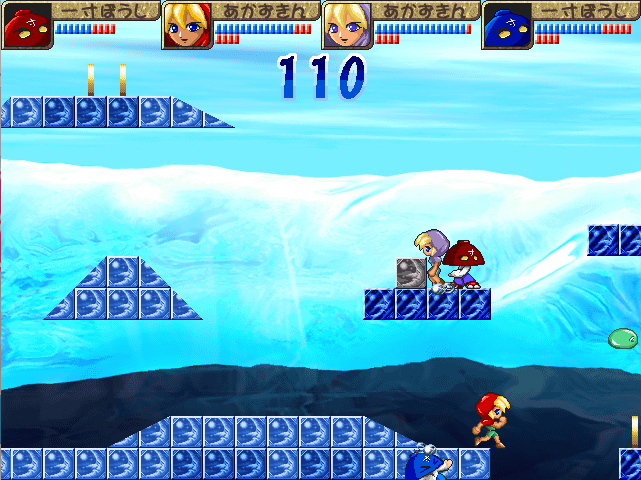Screen dimensions: 641x480
Task: Select the blue Issun-boushi player portrait
Action: 507,25
